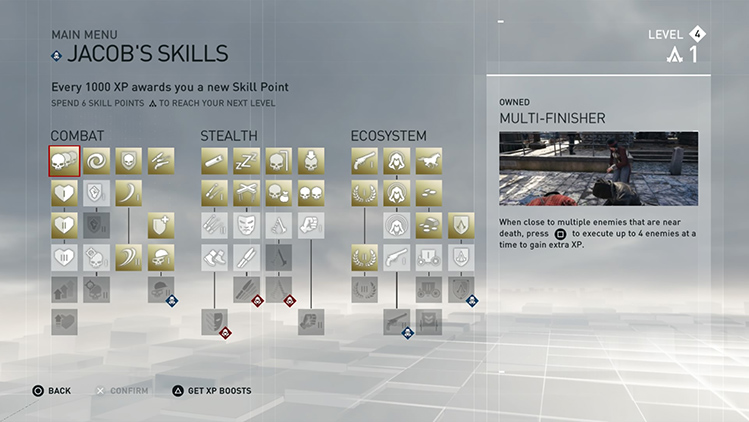Viewport: 749px width, 422px height.
Task: Go back to the main menu
Action: pyautogui.click(x=52, y=390)
